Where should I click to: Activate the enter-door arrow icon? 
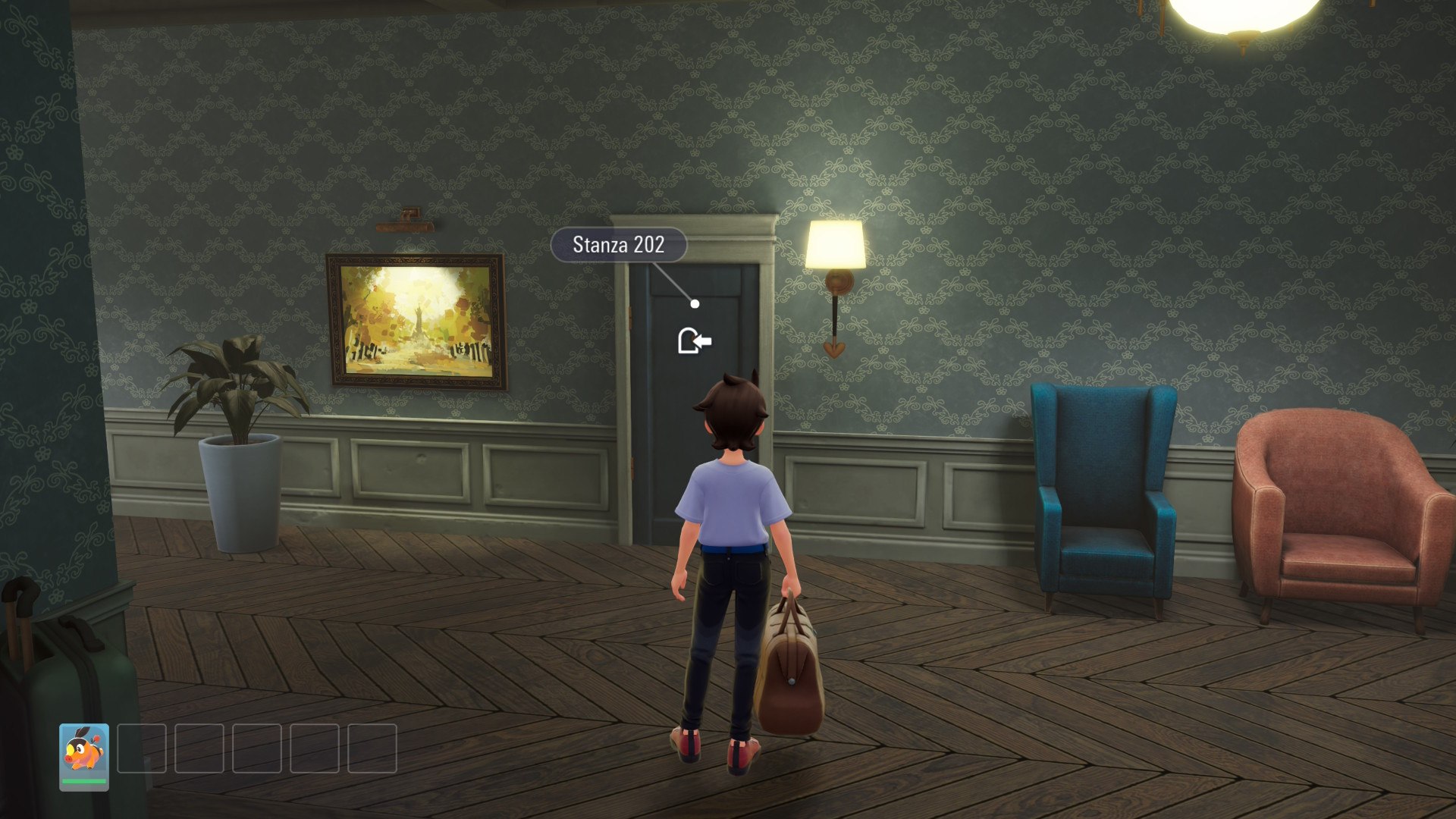pyautogui.click(x=694, y=341)
